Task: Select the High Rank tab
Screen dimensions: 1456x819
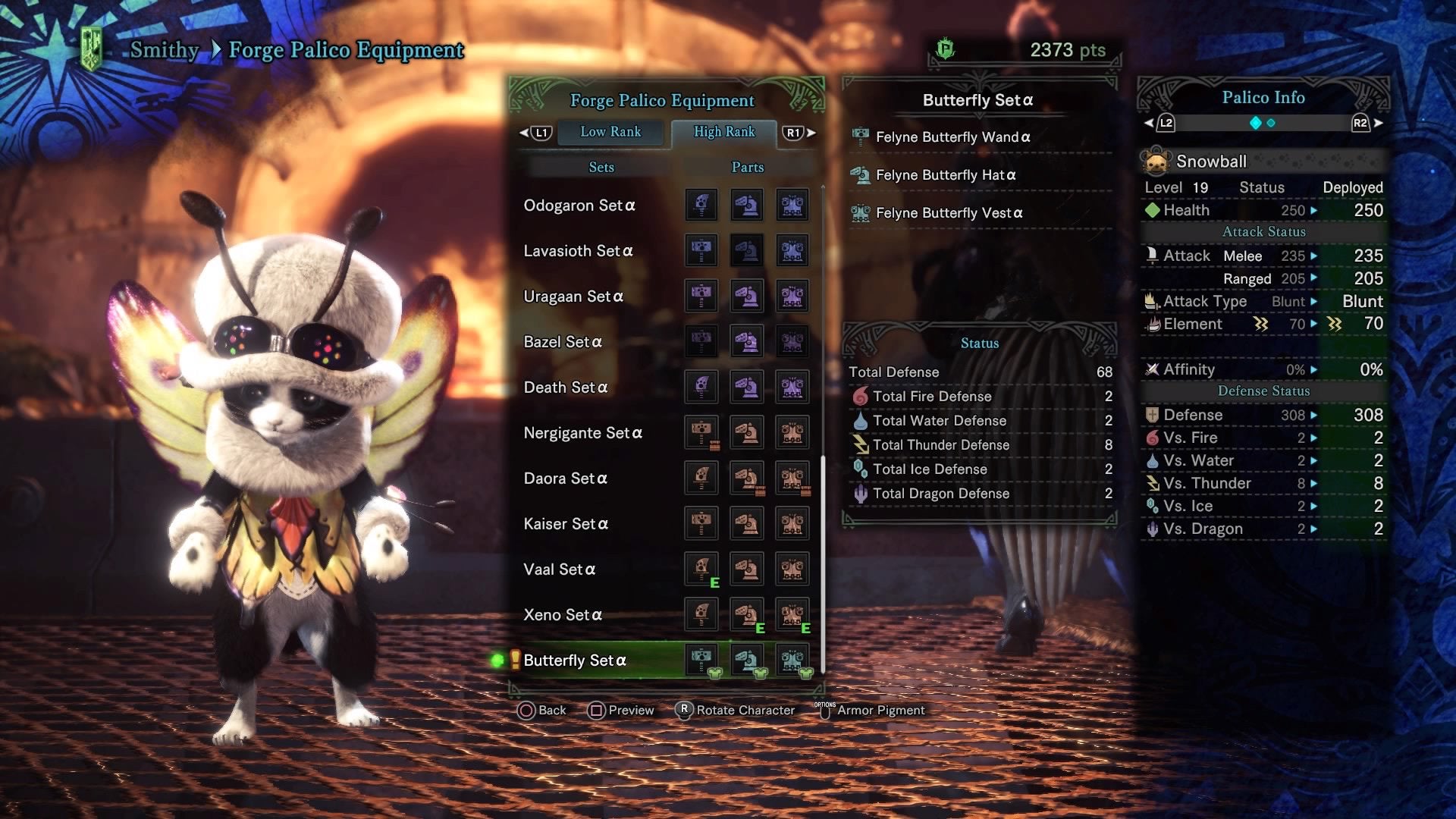Action: (x=724, y=132)
